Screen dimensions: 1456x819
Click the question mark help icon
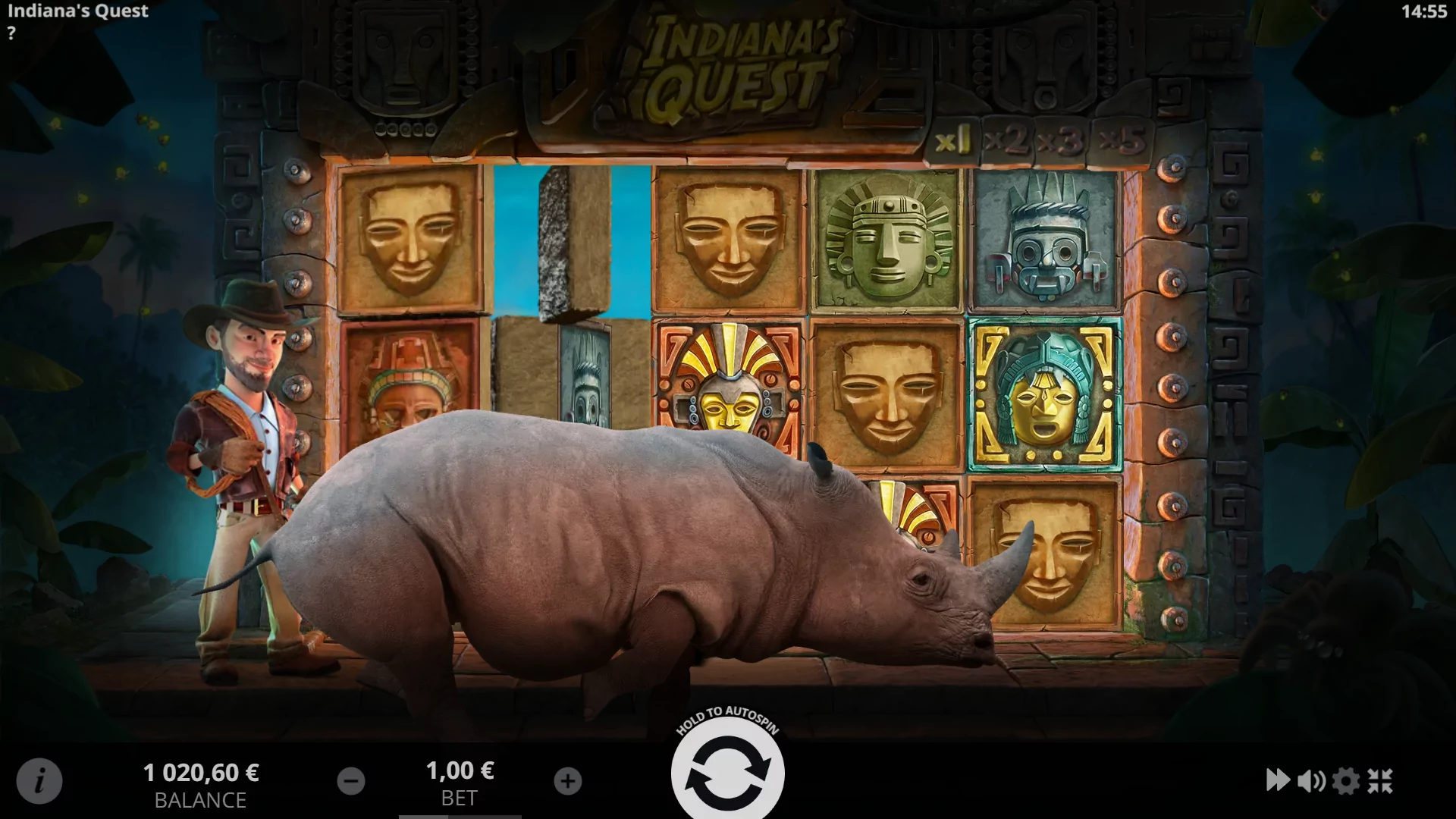(11, 32)
